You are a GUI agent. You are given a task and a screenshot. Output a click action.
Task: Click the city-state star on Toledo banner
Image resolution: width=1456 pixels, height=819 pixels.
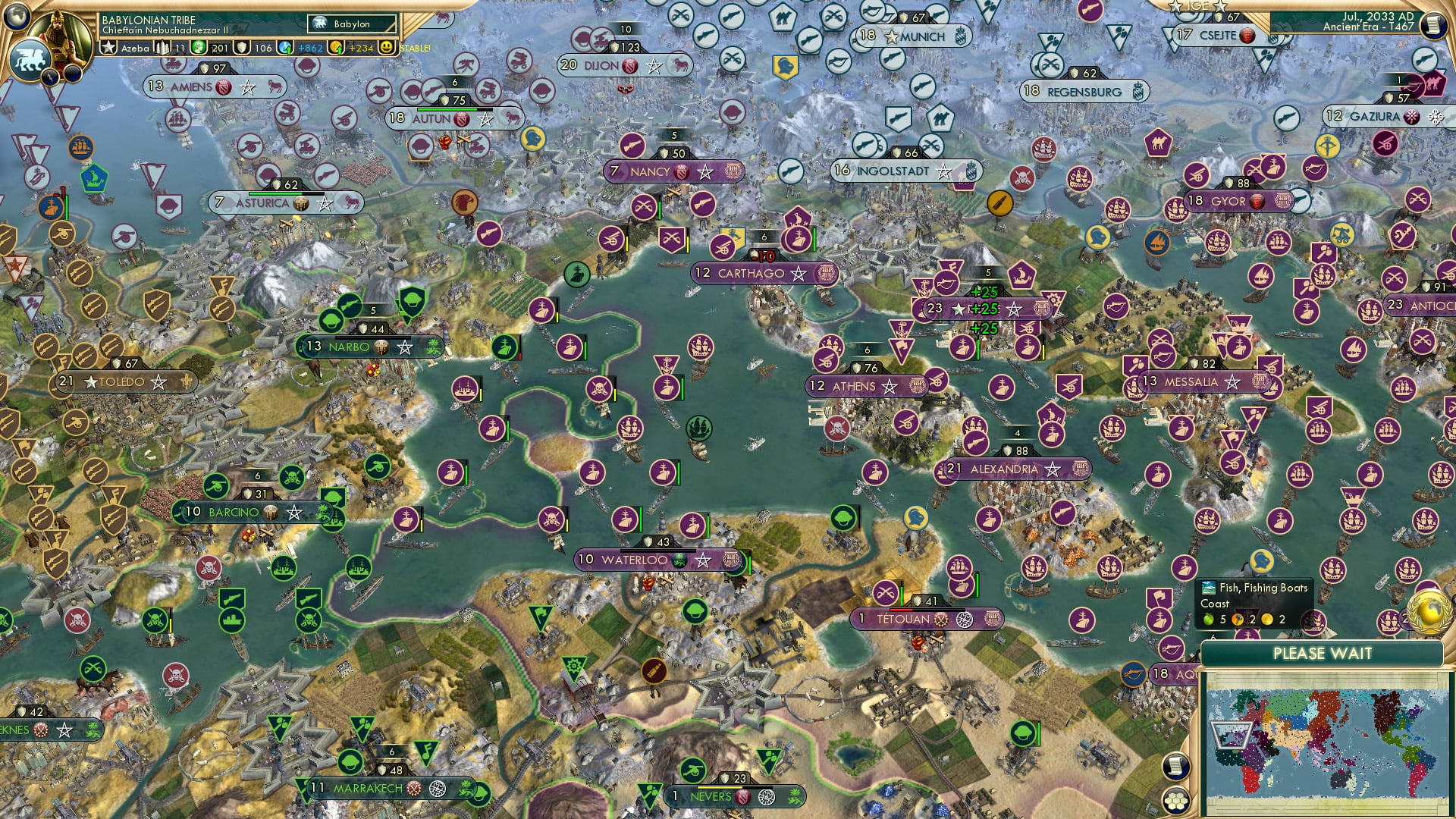pyautogui.click(x=90, y=381)
